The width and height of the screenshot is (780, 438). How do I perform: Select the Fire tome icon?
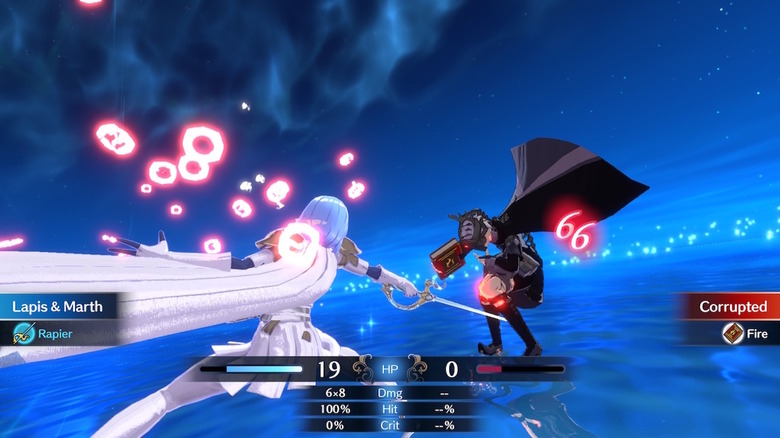tap(733, 334)
